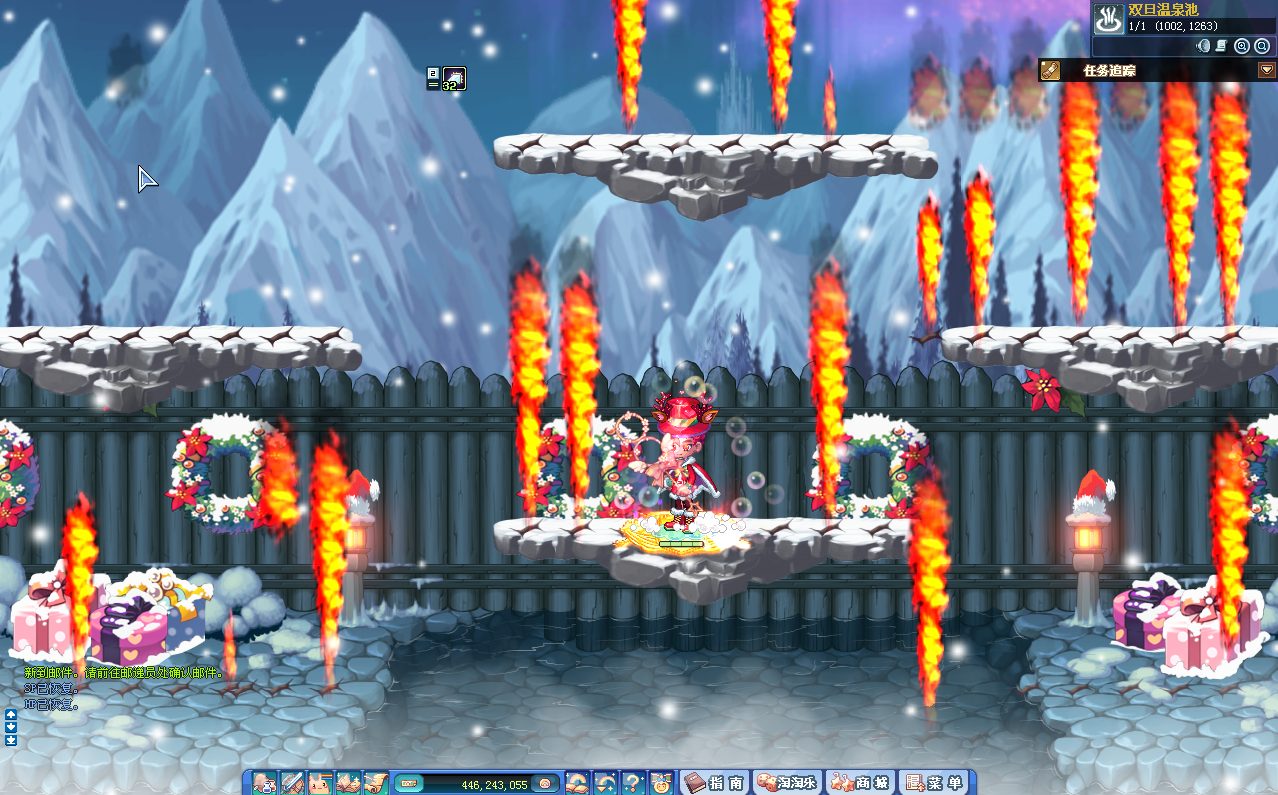
Task: Click the buff skill icon showing 32
Action: (x=454, y=78)
